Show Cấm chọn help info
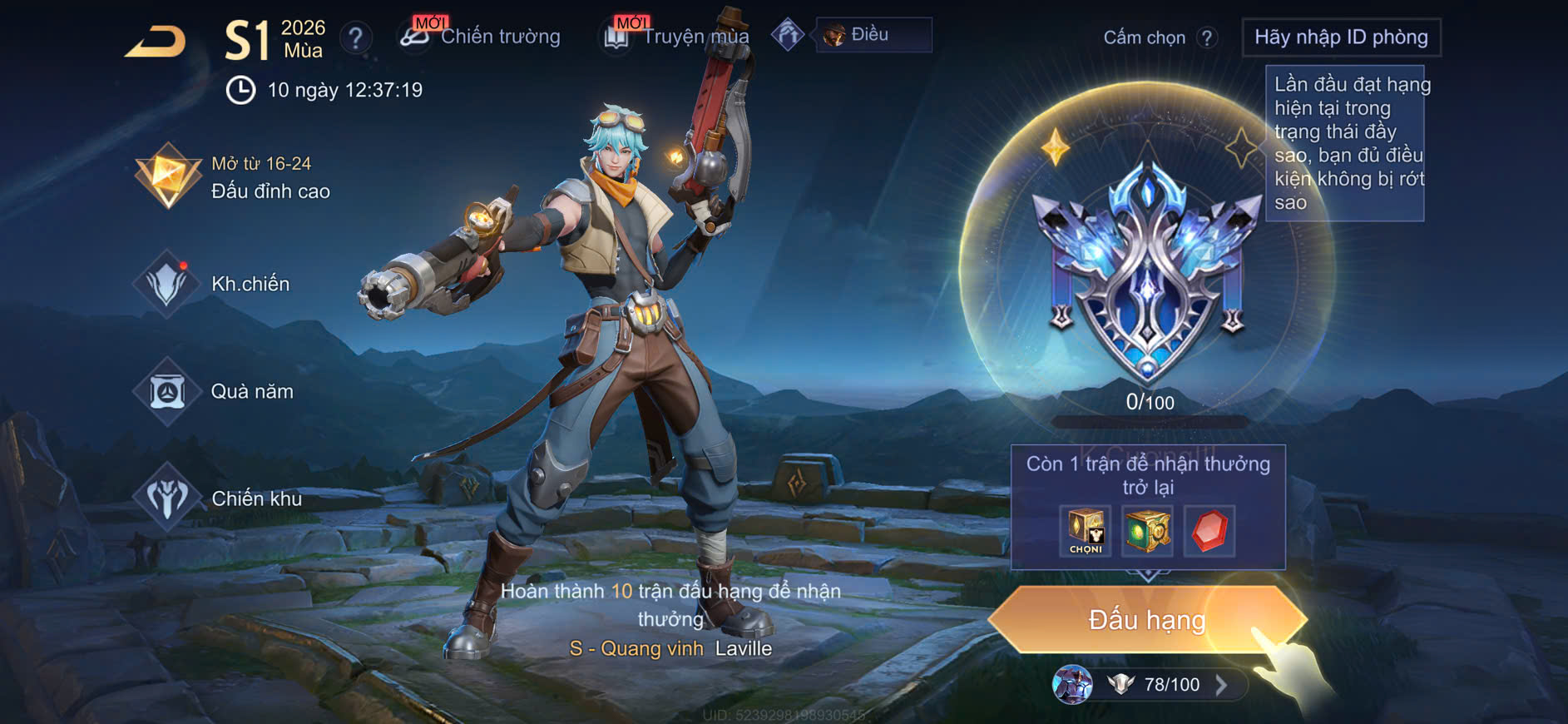 pyautogui.click(x=1206, y=37)
